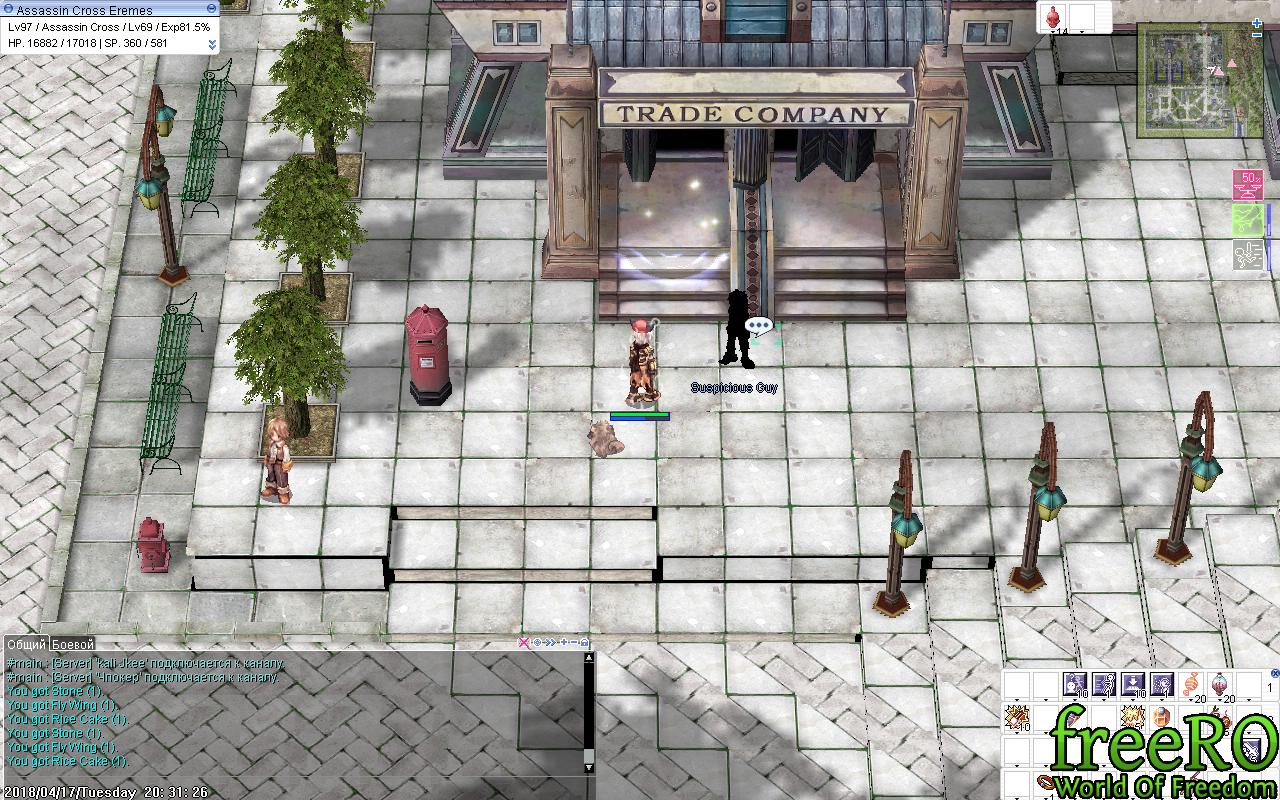Click the chat scrollbar down arrow

pos(589,768)
